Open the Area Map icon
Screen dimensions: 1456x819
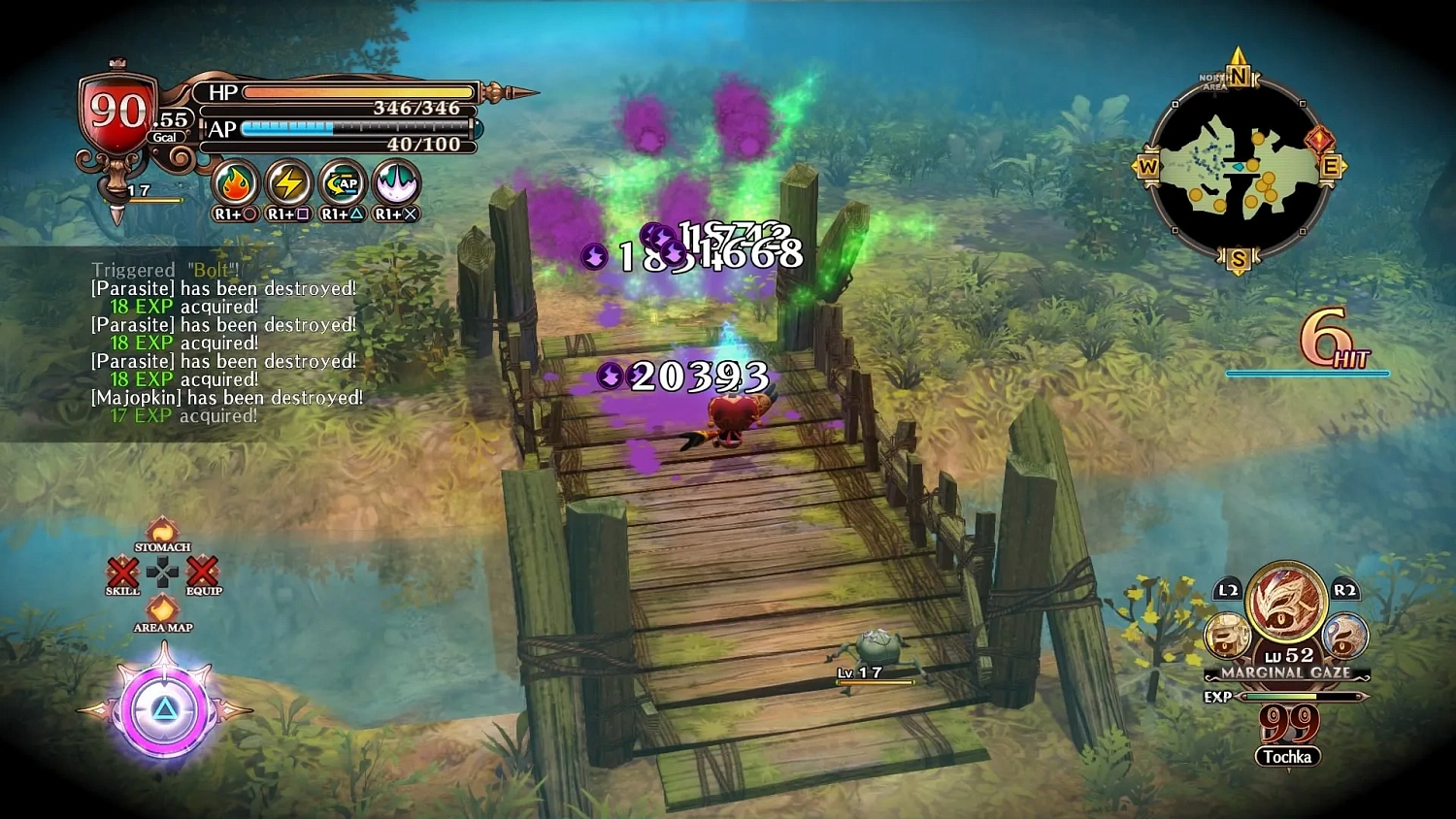click(162, 608)
